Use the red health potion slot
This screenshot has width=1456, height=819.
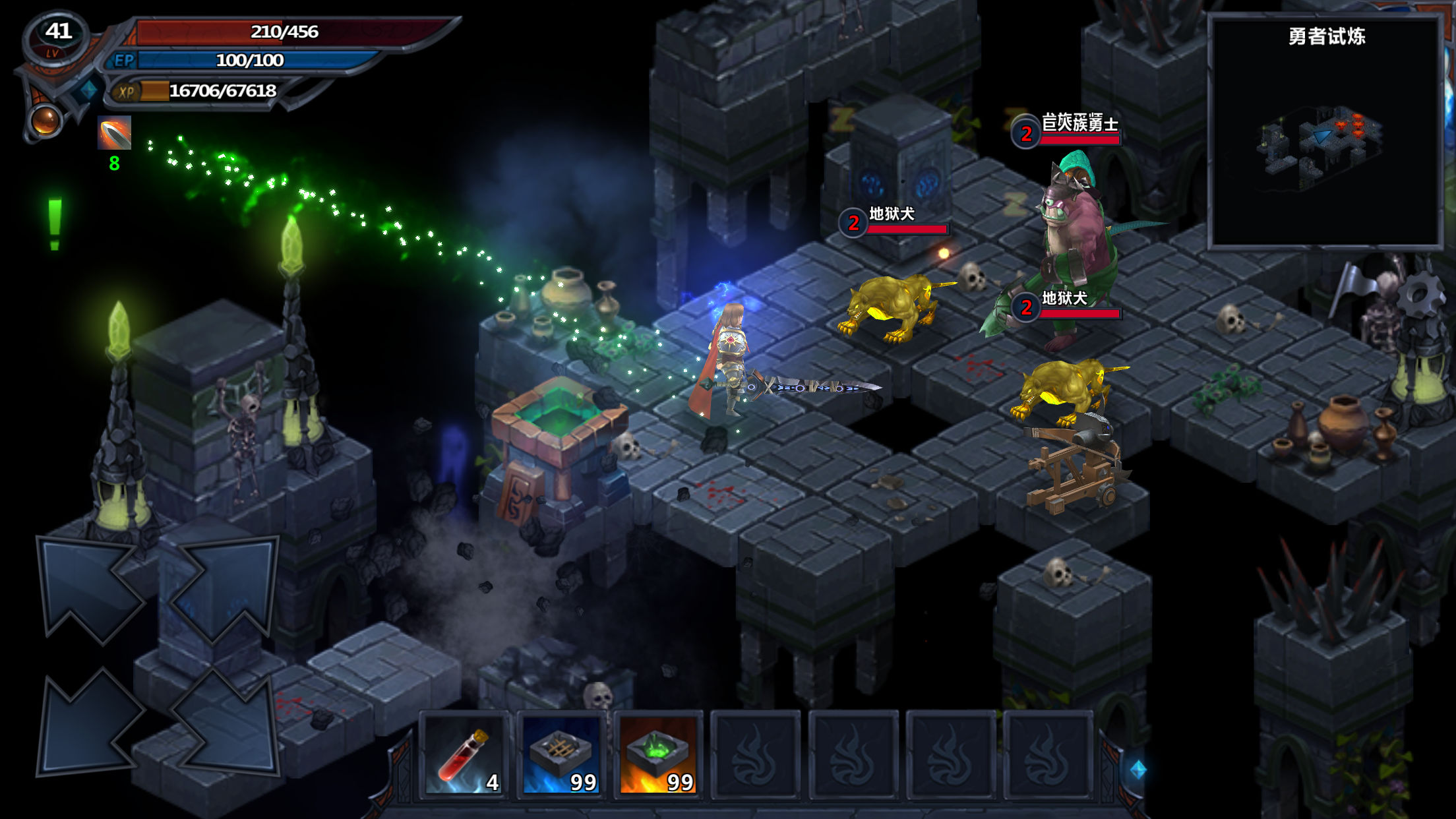464,756
